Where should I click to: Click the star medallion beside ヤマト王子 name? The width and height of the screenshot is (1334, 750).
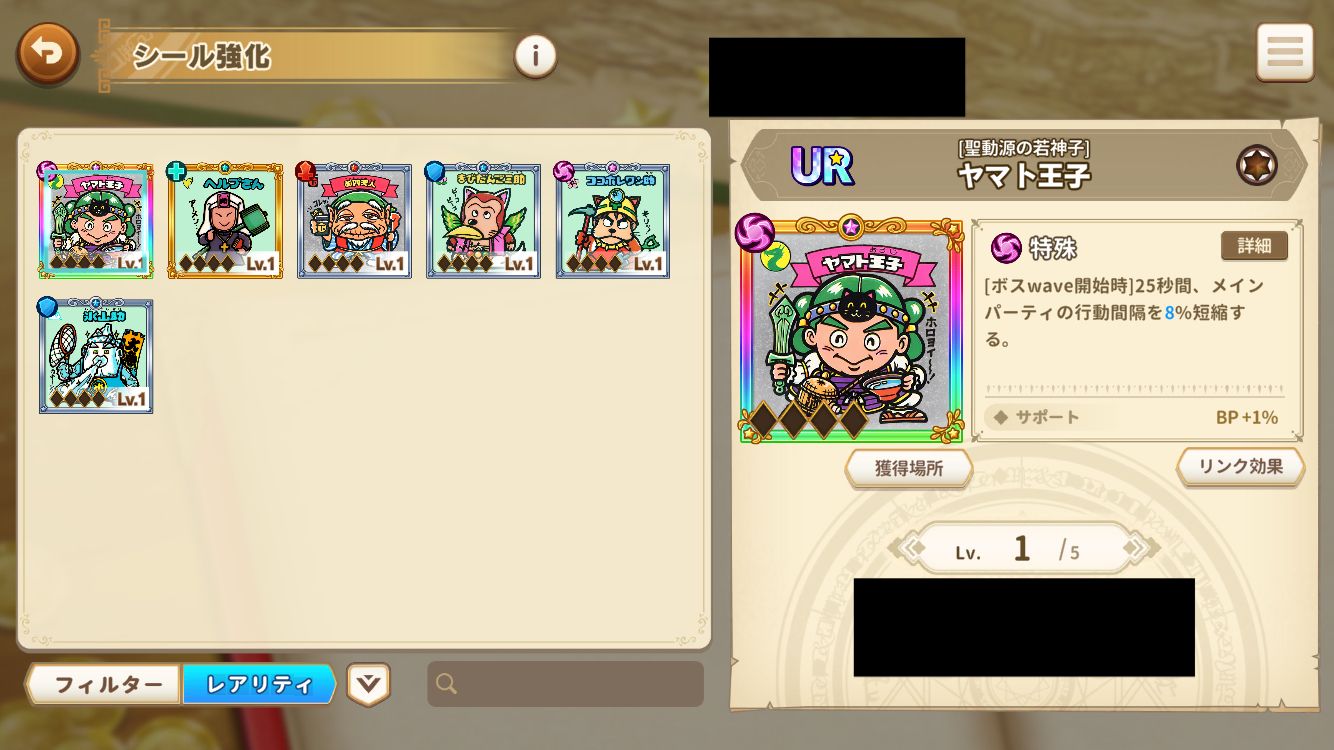point(1256,165)
